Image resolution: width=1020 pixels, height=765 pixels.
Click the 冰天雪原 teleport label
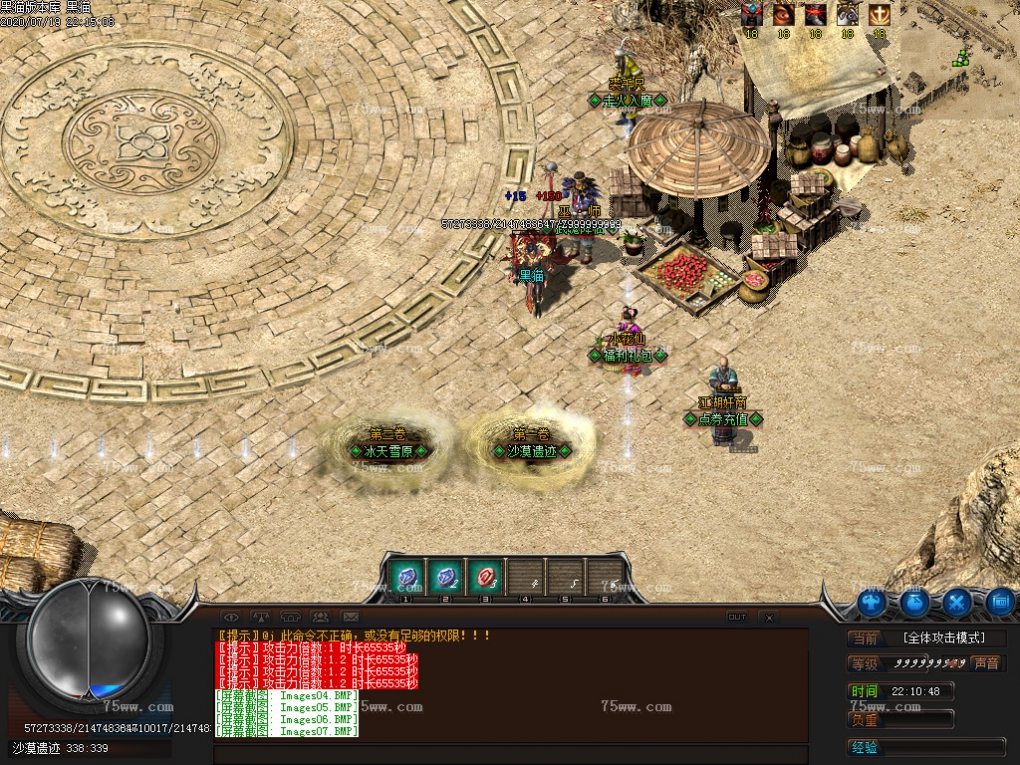[x=388, y=451]
